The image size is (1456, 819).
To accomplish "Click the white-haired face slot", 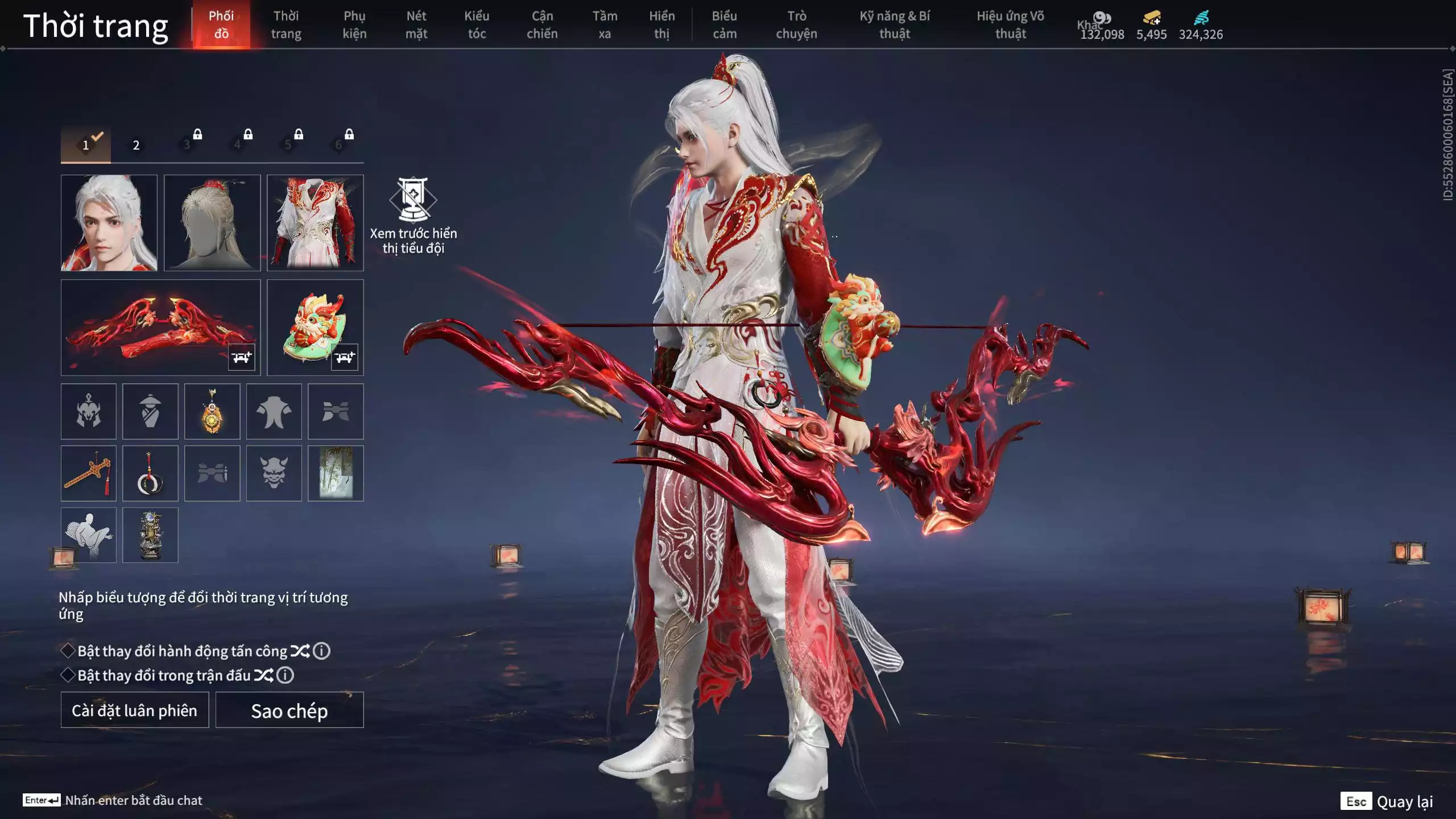I will pos(109,223).
